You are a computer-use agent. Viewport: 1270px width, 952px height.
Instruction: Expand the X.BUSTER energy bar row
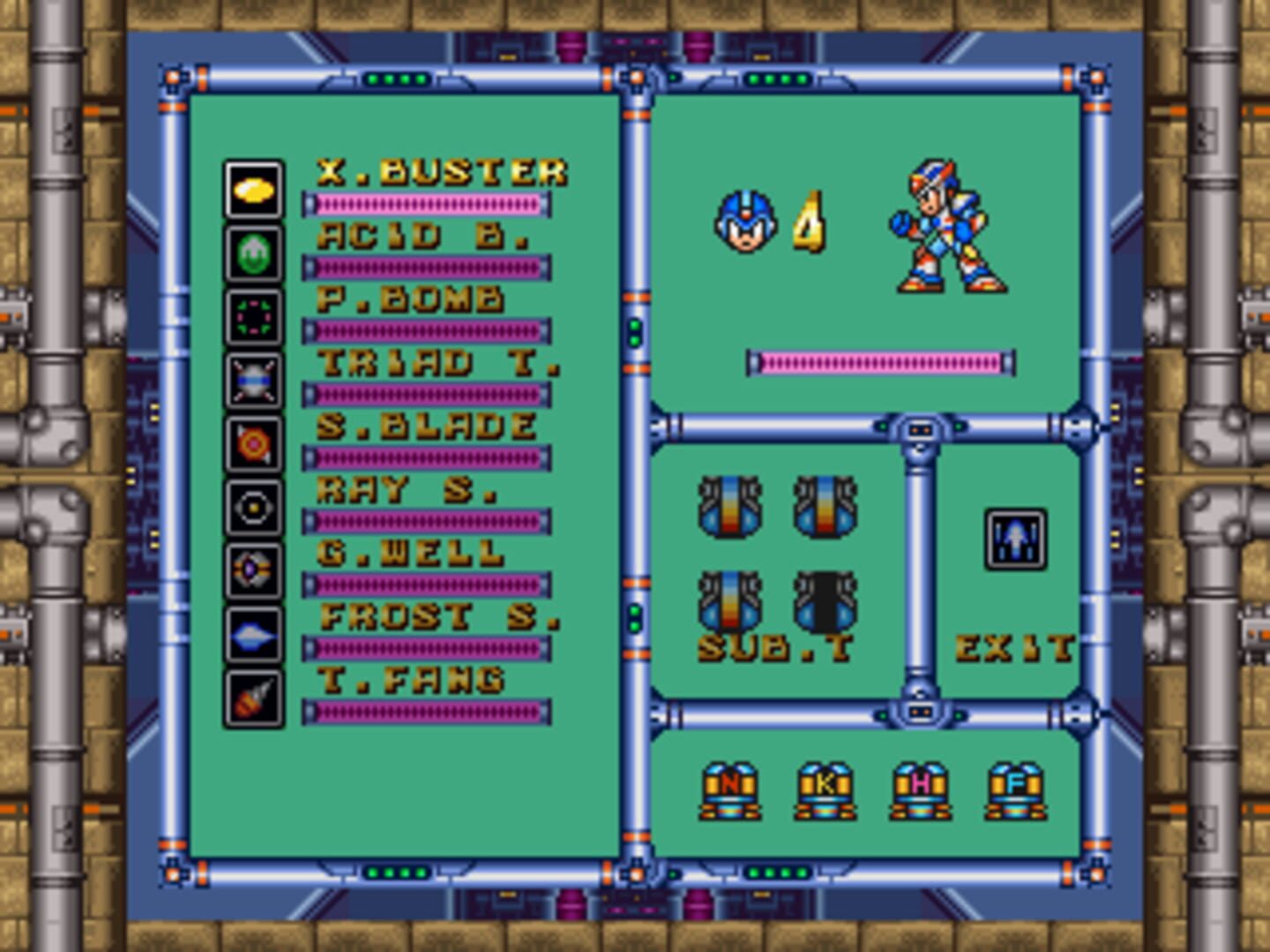[426, 203]
